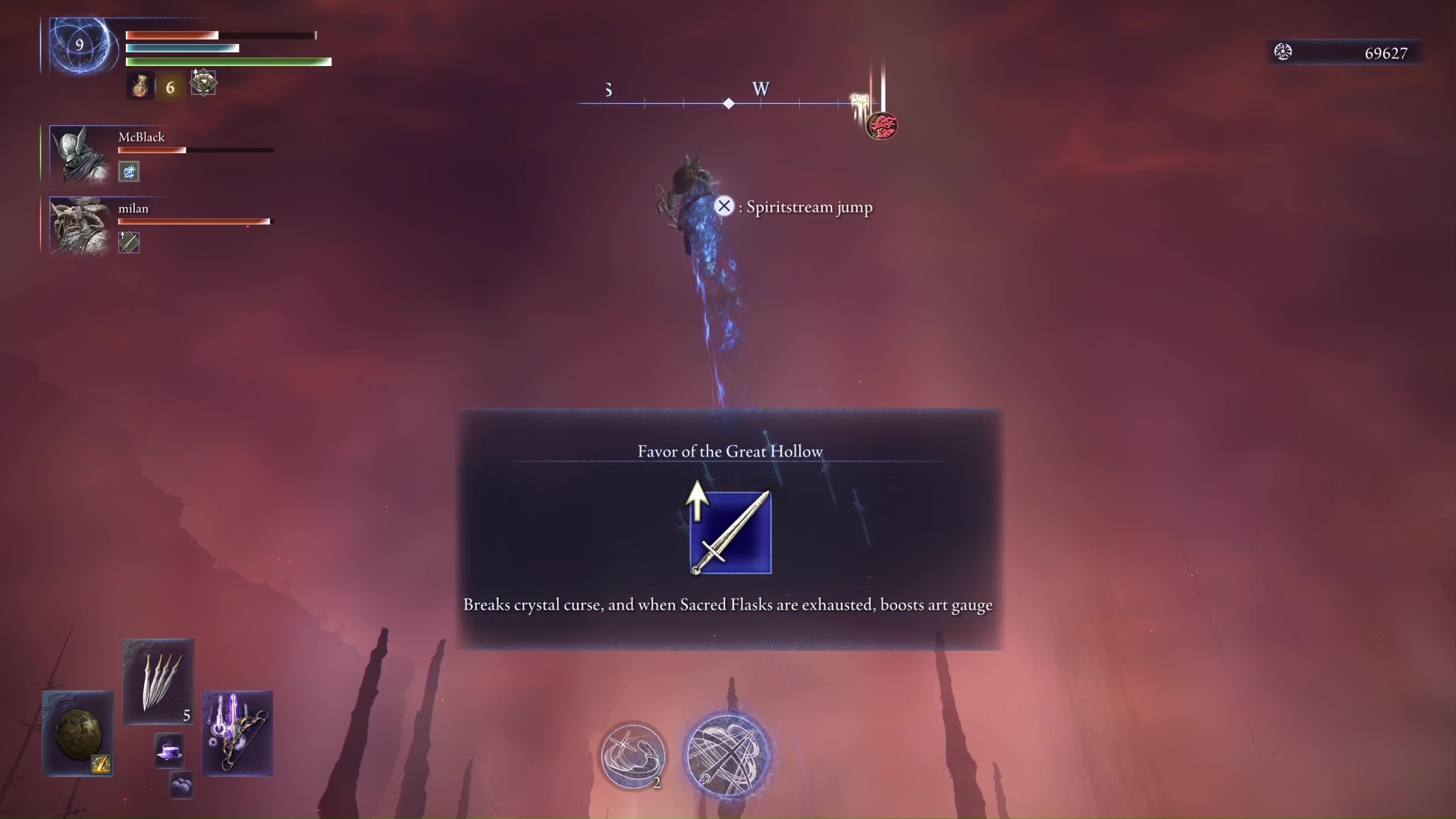Click the X Spiritstream jump prompt
Screen dimensions: 1456x819
pos(724,206)
